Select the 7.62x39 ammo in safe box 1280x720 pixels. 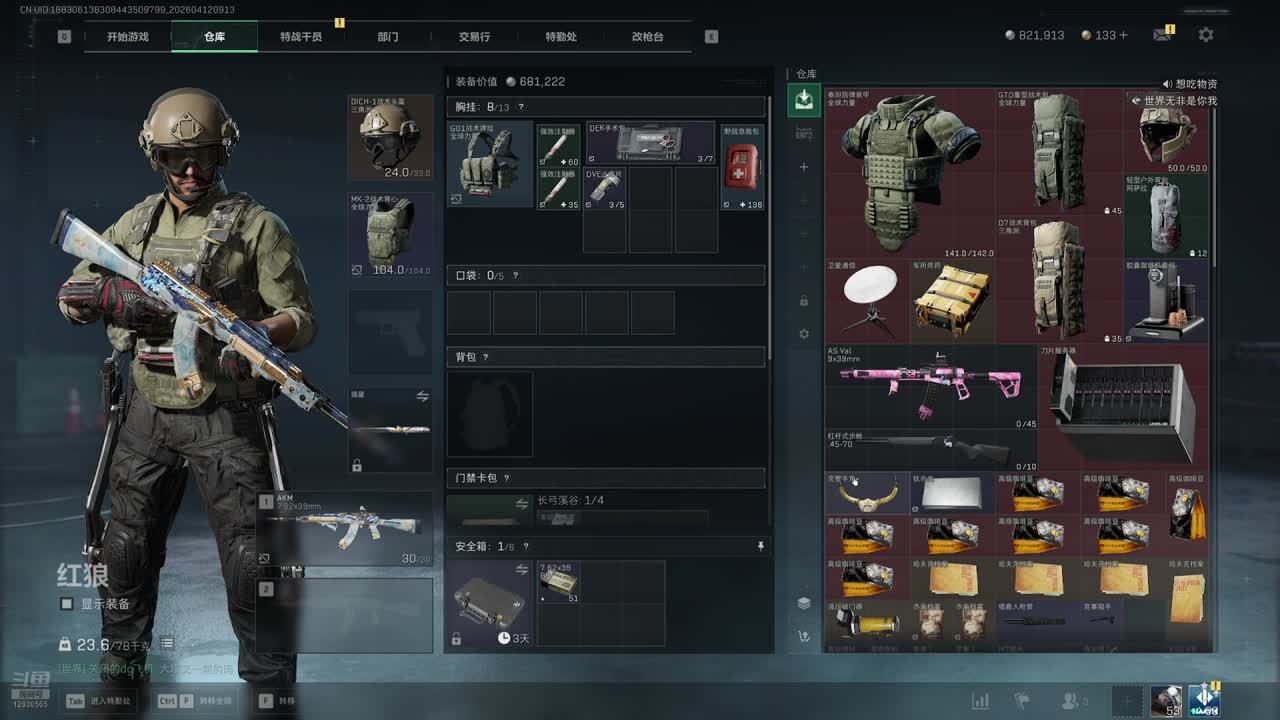[x=558, y=582]
